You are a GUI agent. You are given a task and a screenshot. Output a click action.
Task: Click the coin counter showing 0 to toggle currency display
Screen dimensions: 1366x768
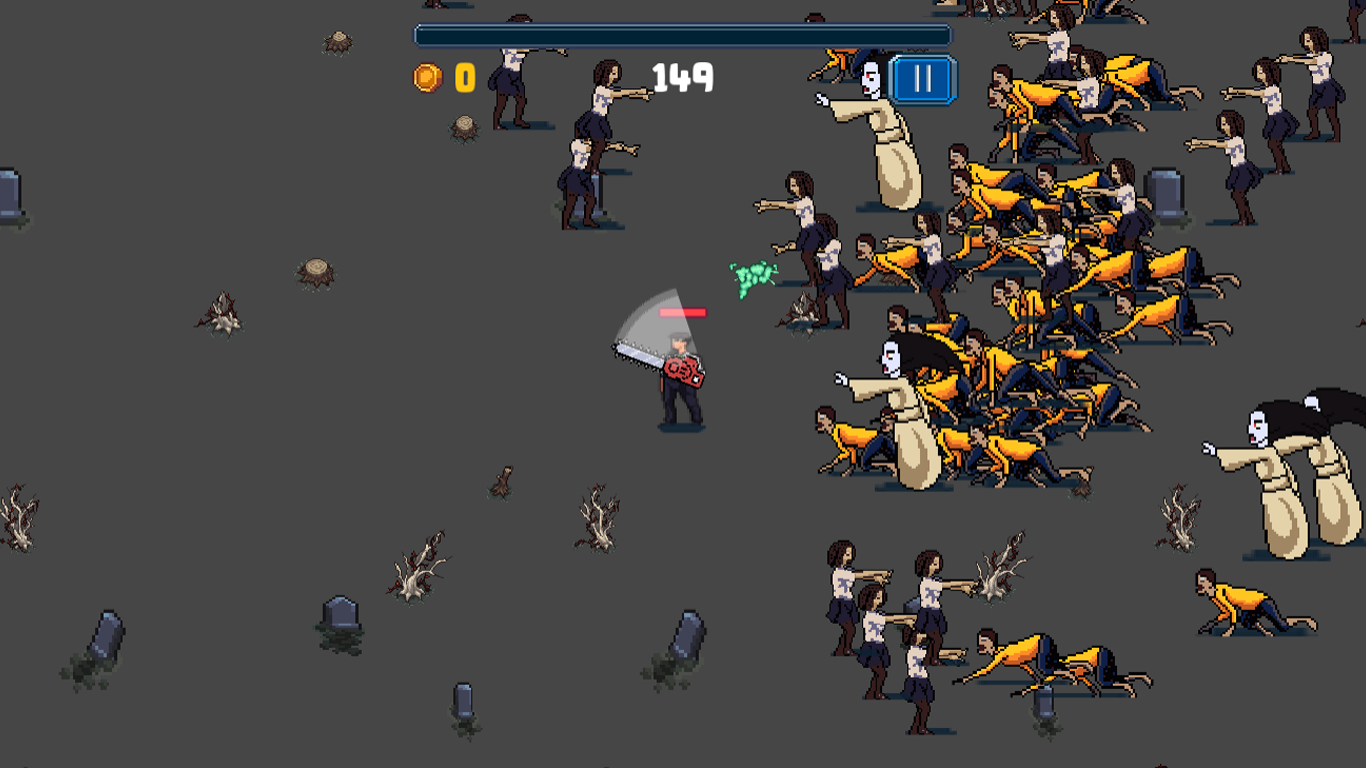point(463,76)
